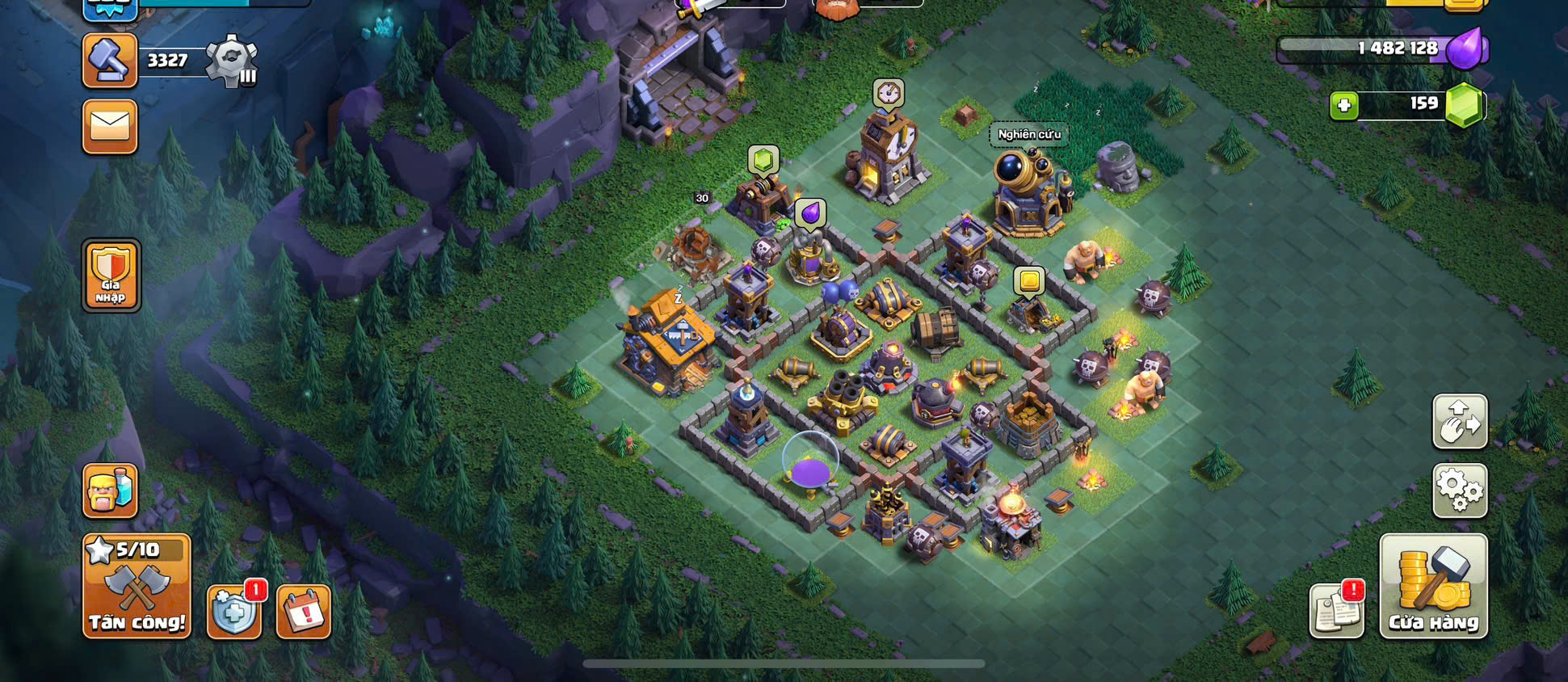Open the news papers button with alert
This screenshot has width=1568, height=682.
point(1337,610)
